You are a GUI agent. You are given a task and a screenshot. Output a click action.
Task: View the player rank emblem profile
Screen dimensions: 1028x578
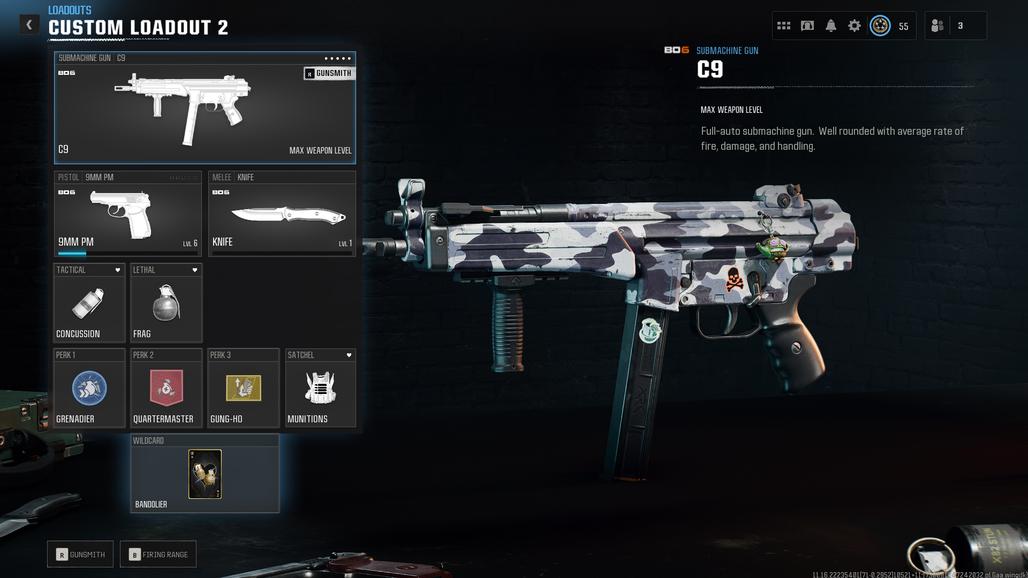click(x=880, y=26)
